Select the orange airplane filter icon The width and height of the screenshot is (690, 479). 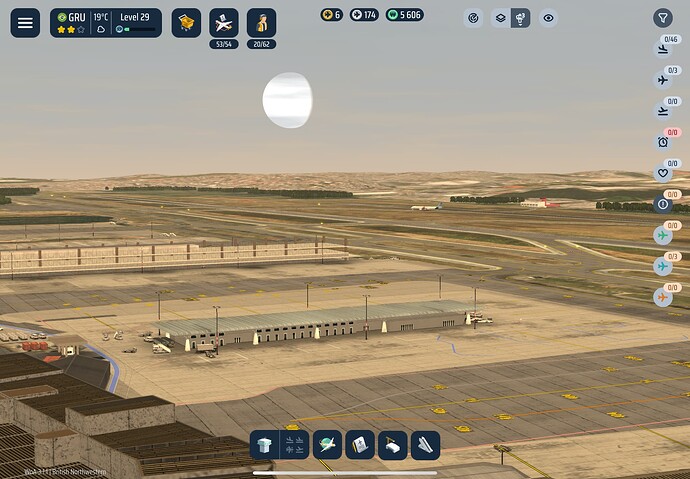(663, 297)
